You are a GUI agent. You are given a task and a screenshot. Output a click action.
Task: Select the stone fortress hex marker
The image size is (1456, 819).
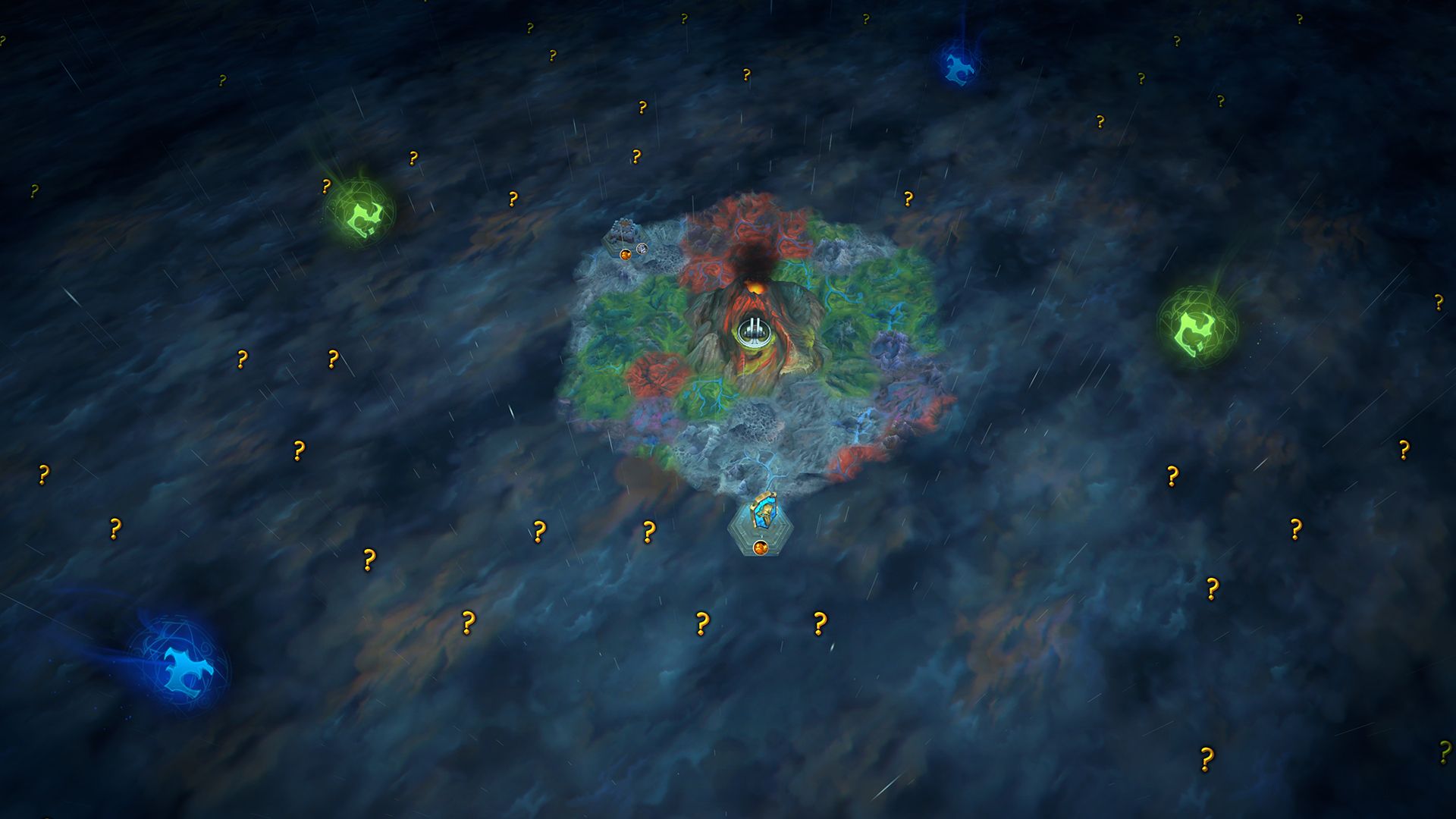coord(623,232)
